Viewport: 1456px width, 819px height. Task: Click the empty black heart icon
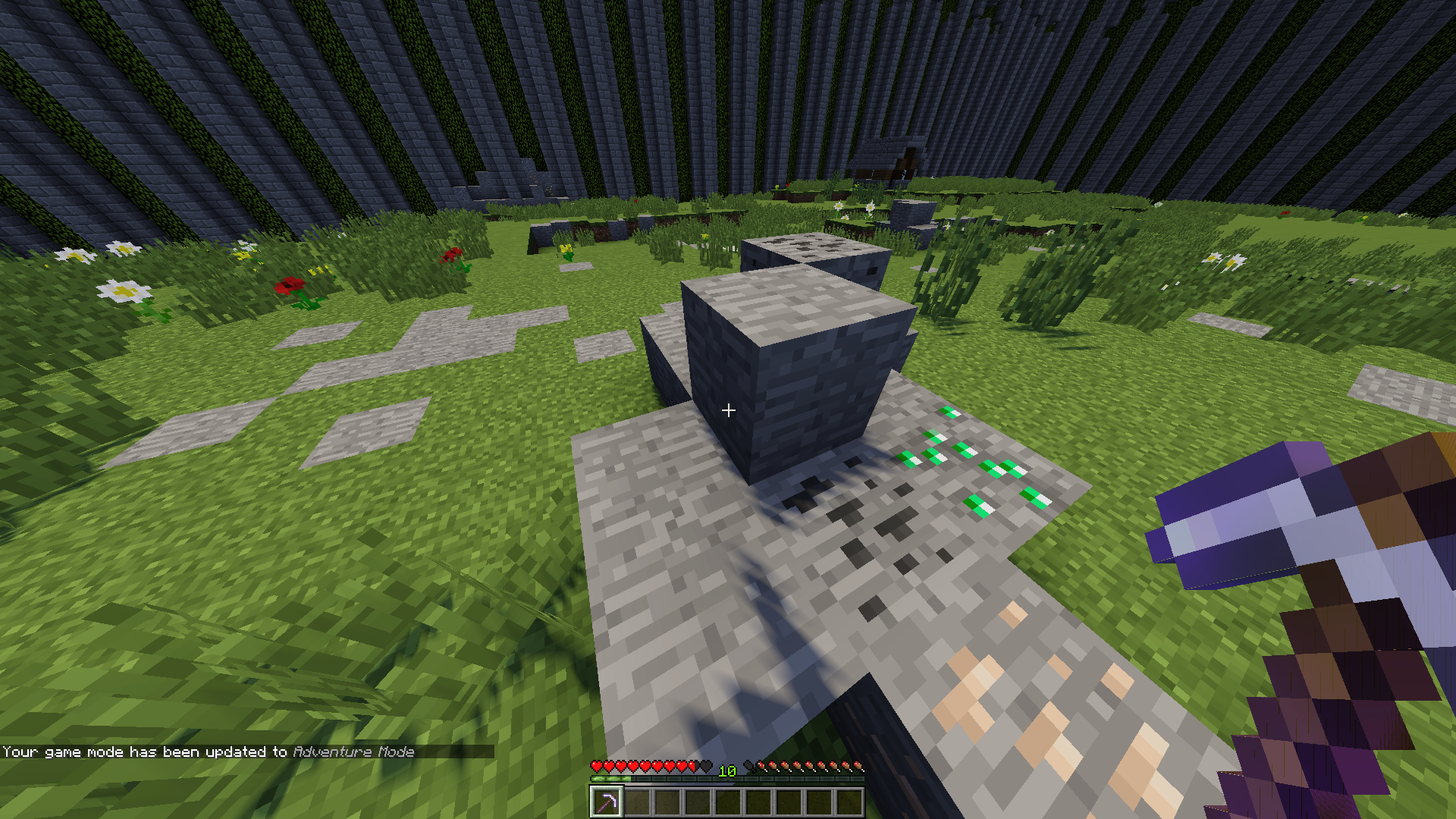click(x=706, y=766)
